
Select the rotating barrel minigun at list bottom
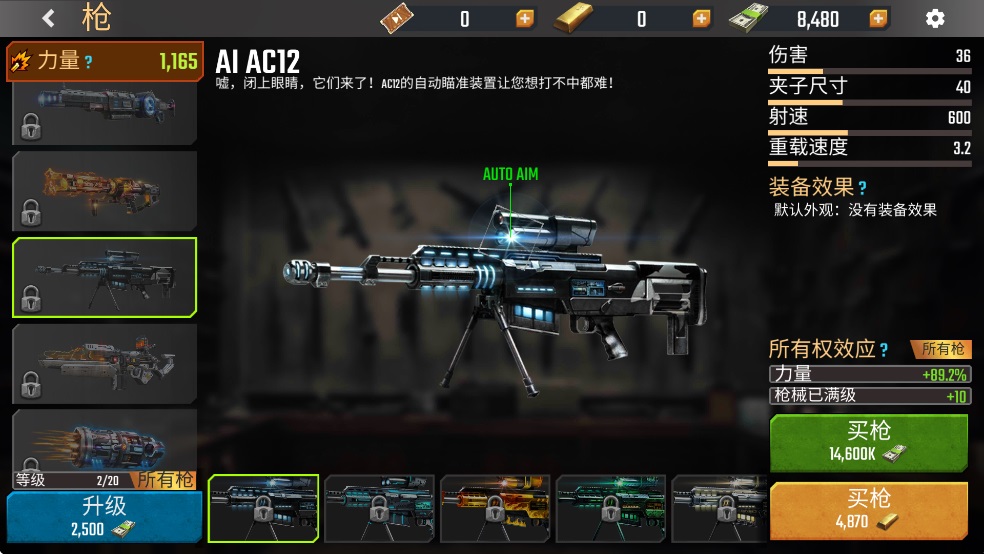(x=104, y=442)
